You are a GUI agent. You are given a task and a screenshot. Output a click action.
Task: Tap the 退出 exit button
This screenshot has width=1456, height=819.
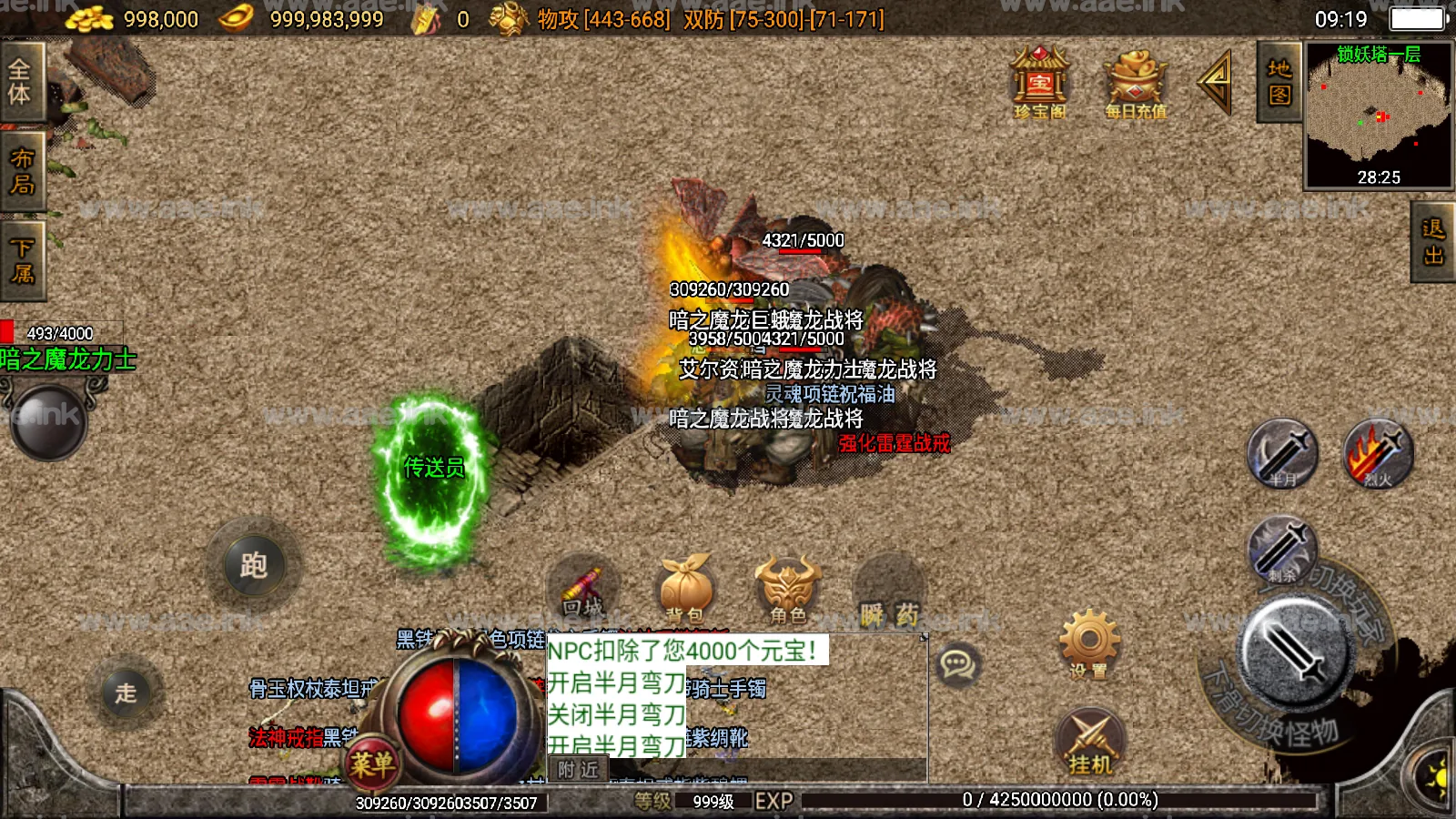coord(1433,242)
